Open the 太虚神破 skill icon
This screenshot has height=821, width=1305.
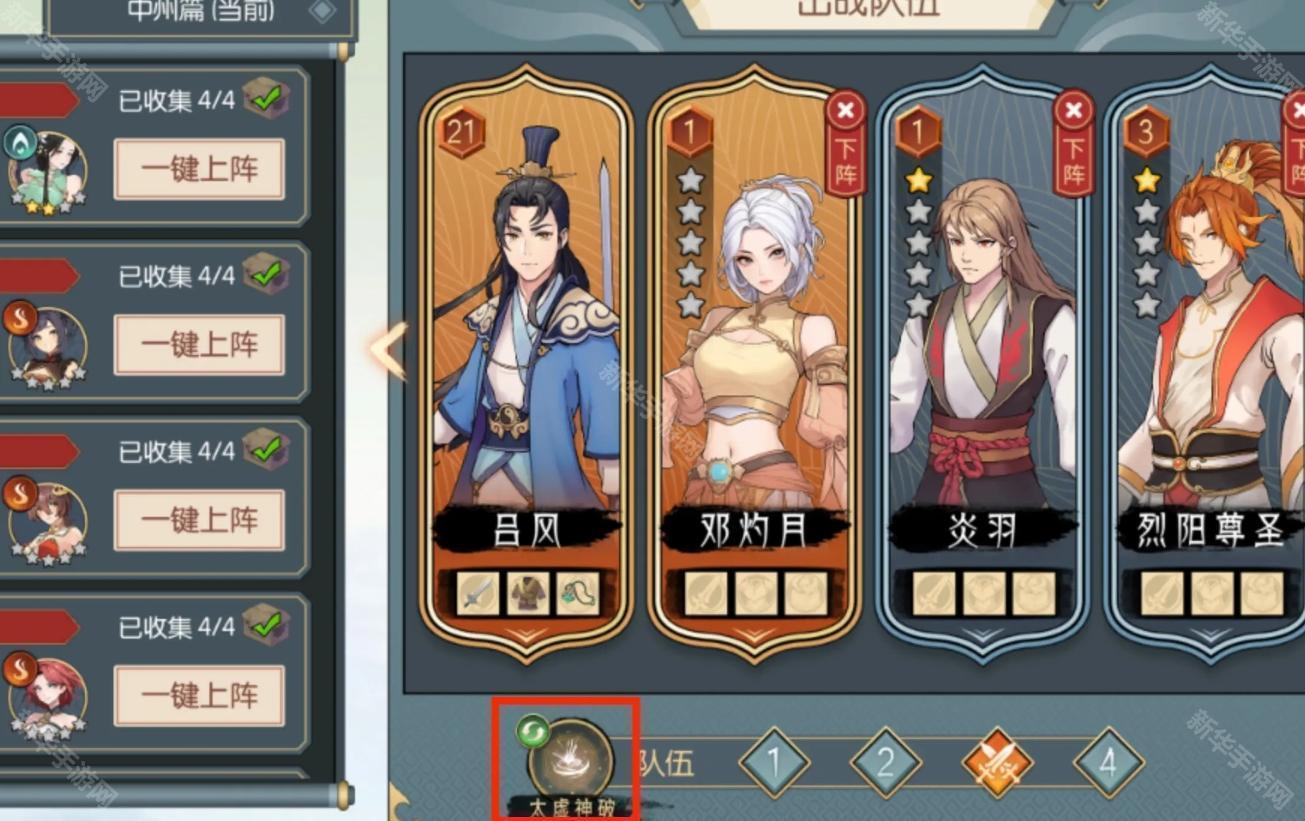[x=570, y=758]
